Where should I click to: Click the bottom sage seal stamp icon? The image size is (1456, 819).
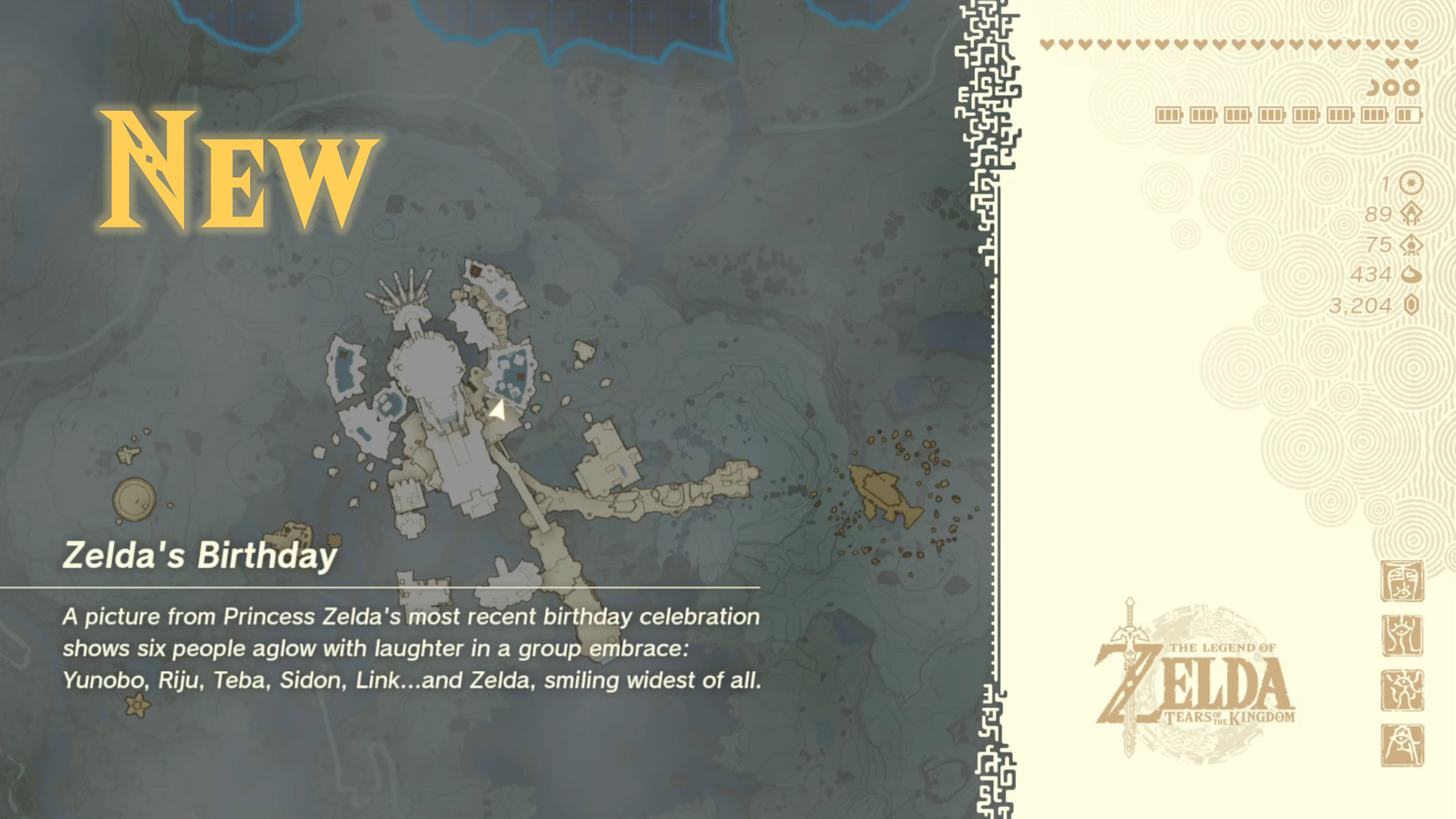pyautogui.click(x=1402, y=746)
